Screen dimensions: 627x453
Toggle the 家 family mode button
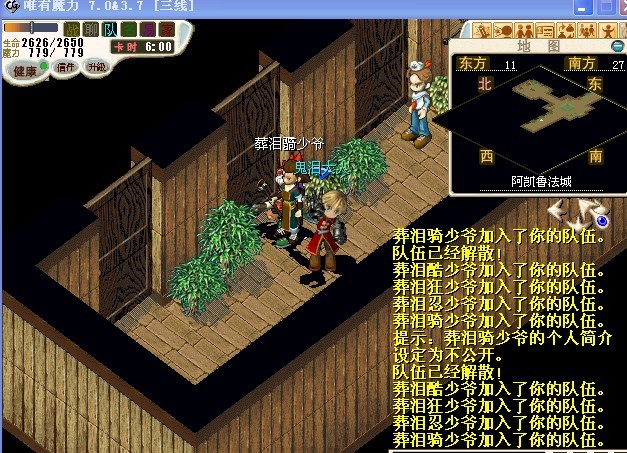click(166, 29)
